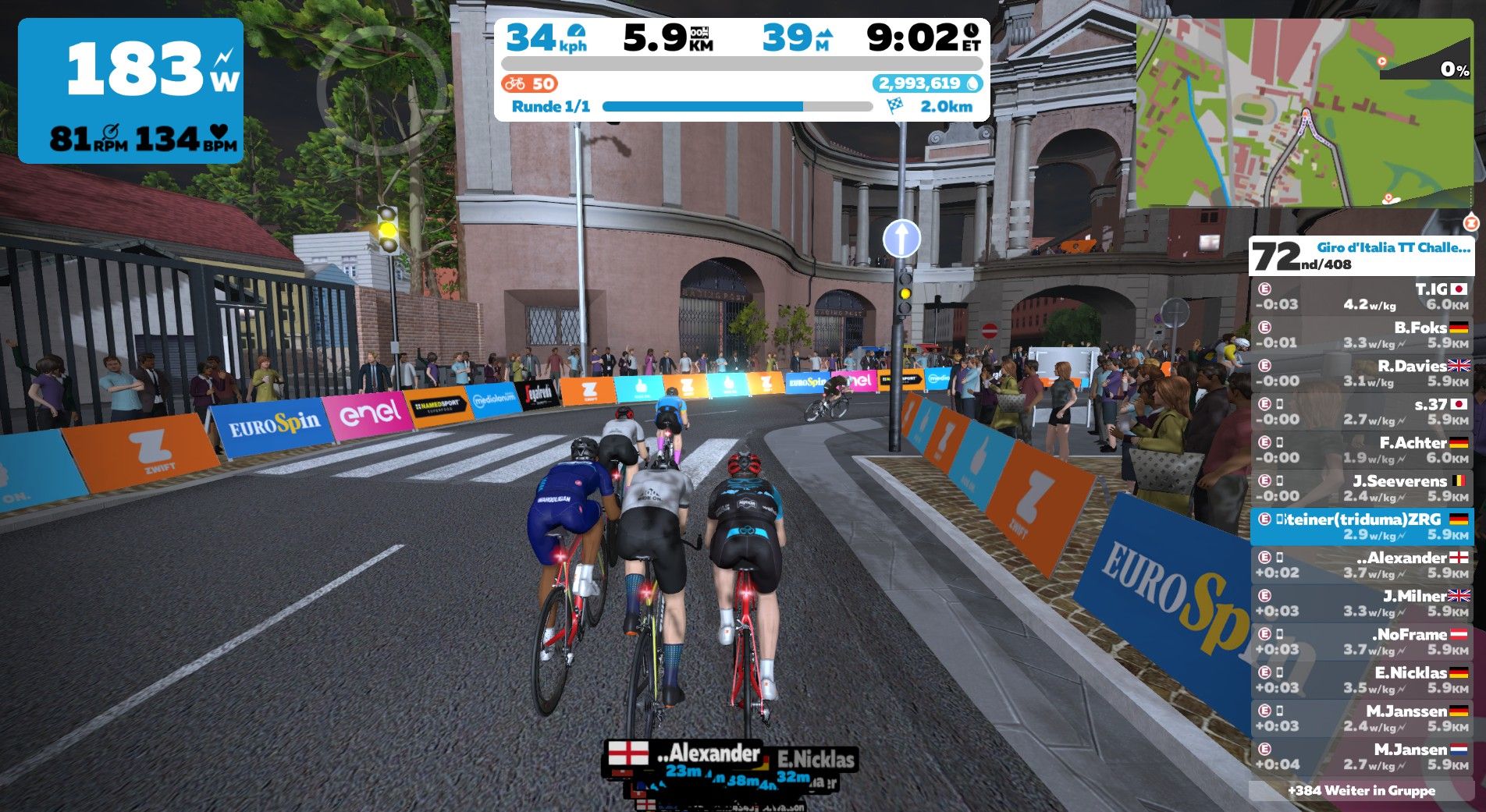Choose B.Foks in the rider list
Image resolution: width=1486 pixels, height=812 pixels.
pyautogui.click(x=1362, y=335)
